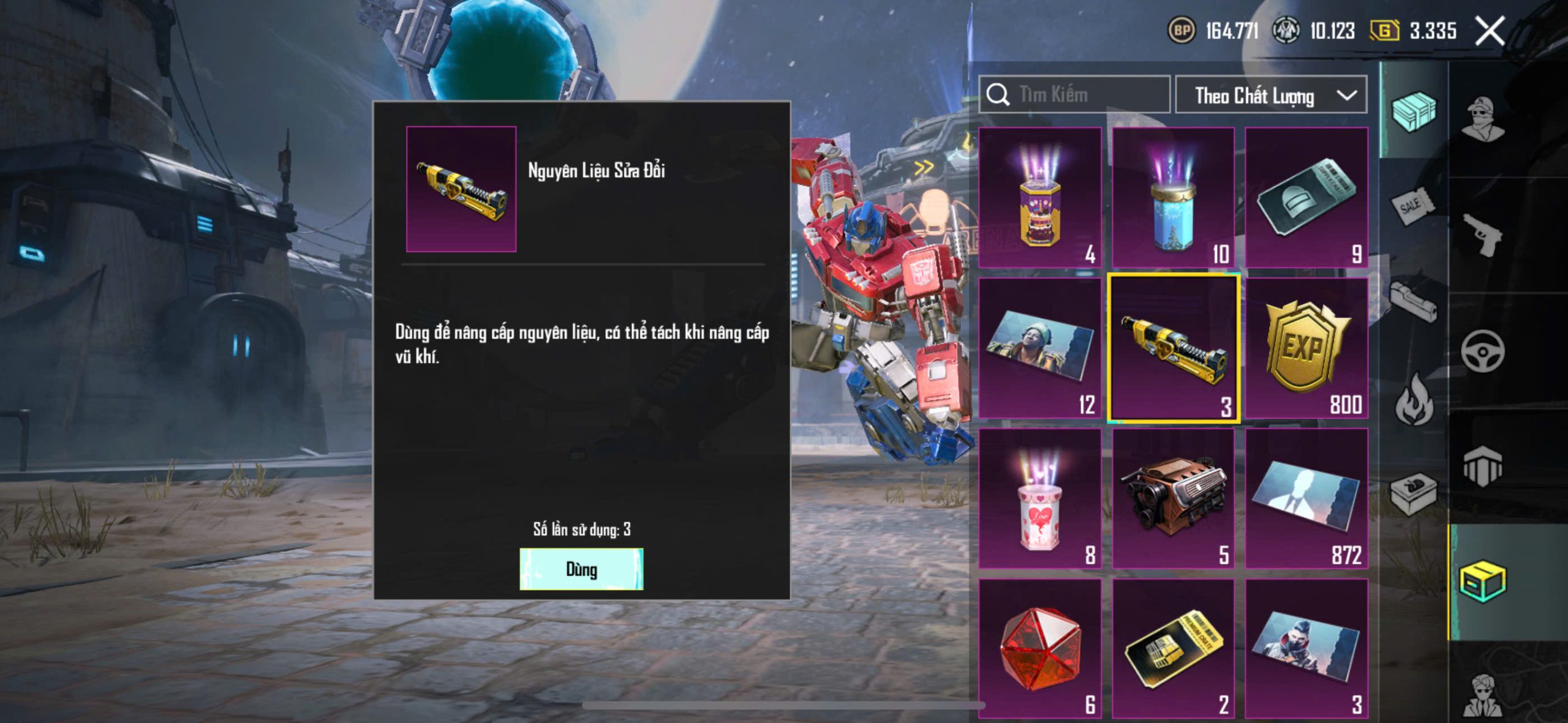1568x723 pixels.
Task: Select the blue glowing crate slot
Action: (1173, 197)
